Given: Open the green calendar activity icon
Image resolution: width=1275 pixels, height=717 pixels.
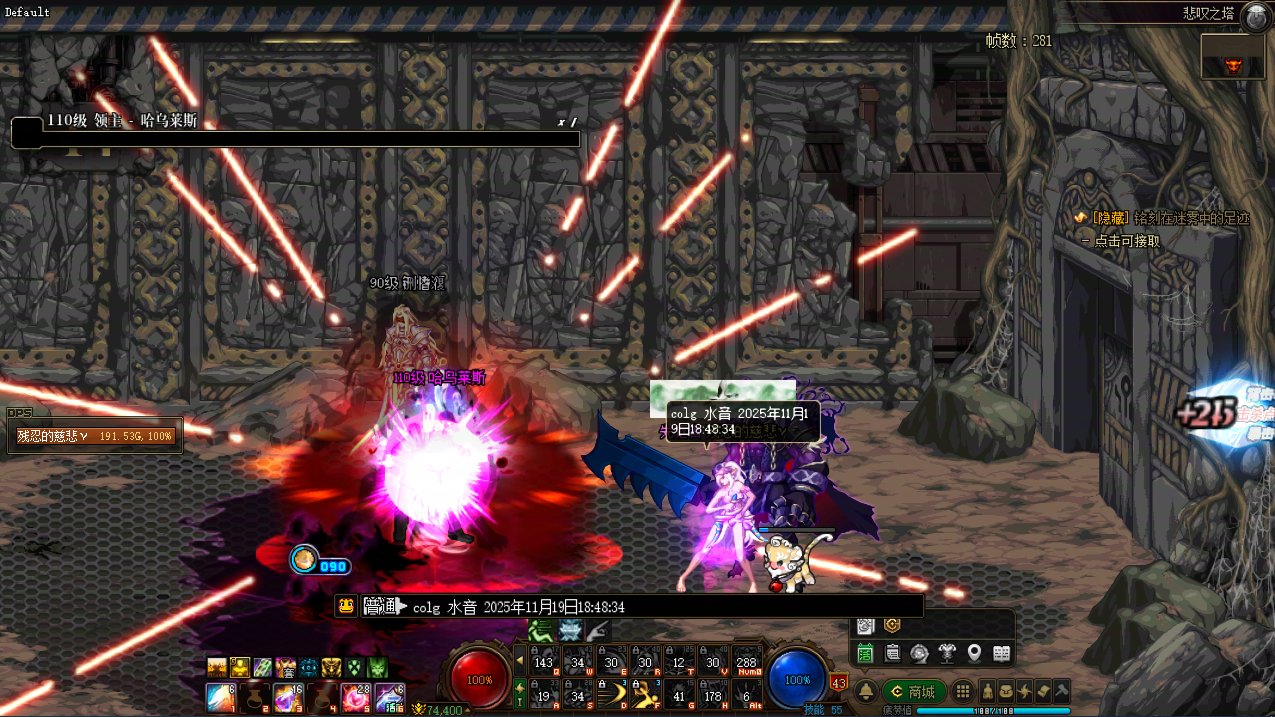Looking at the screenshot, I should coord(866,654).
